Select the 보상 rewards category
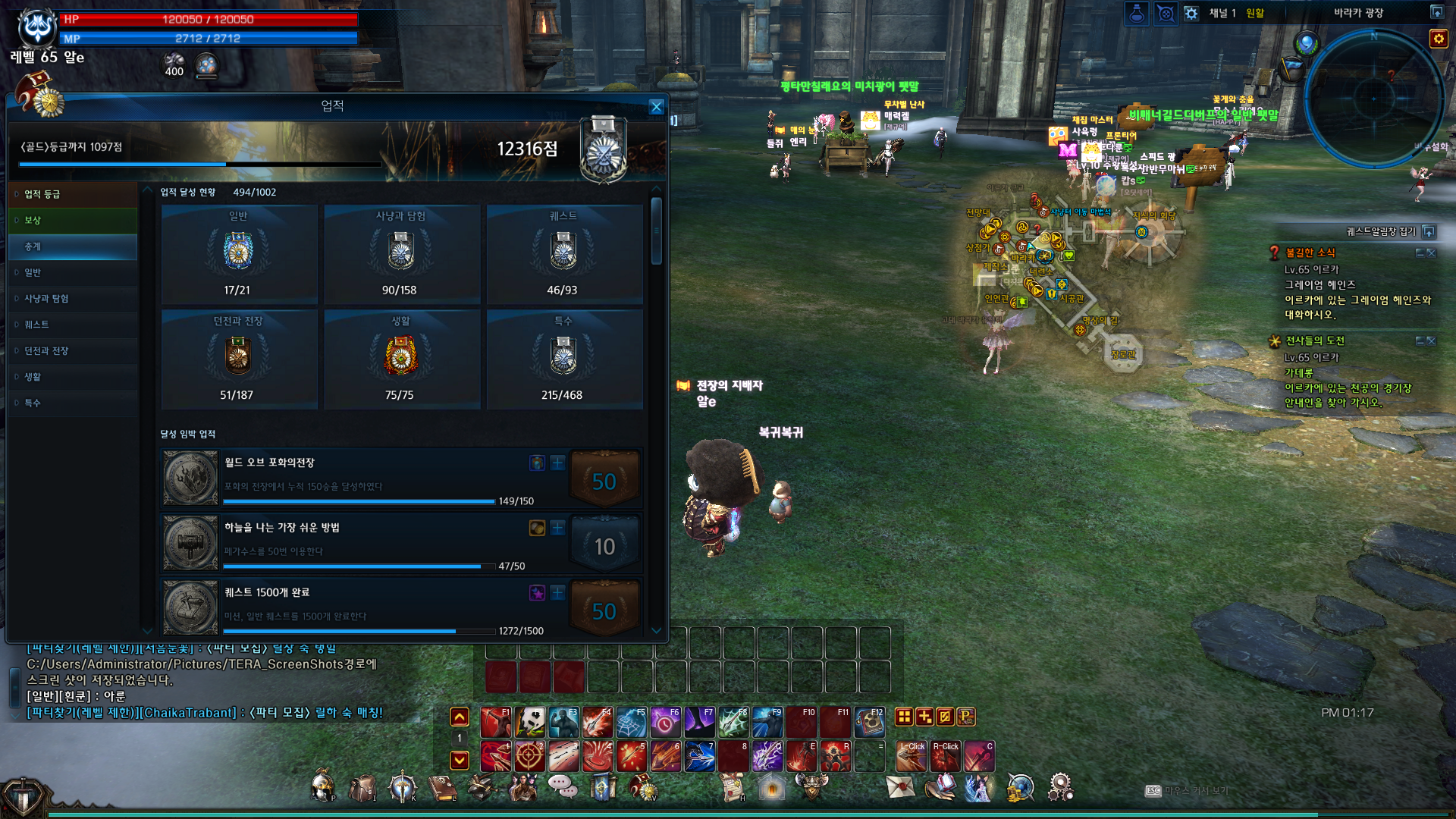 coord(33,221)
